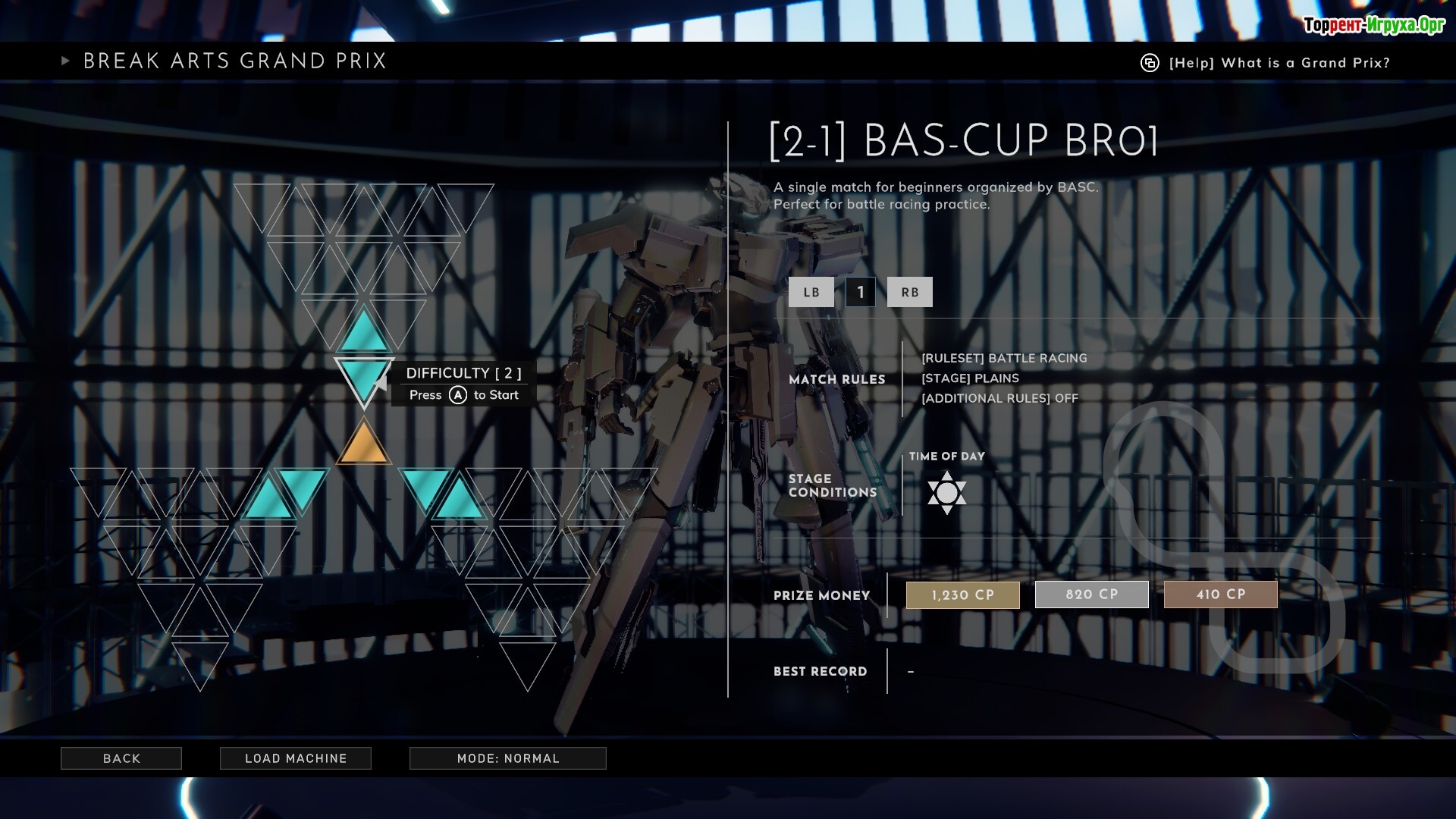1456x819 pixels.
Task: Open the LOAD MACHINE option
Action: tap(296, 758)
